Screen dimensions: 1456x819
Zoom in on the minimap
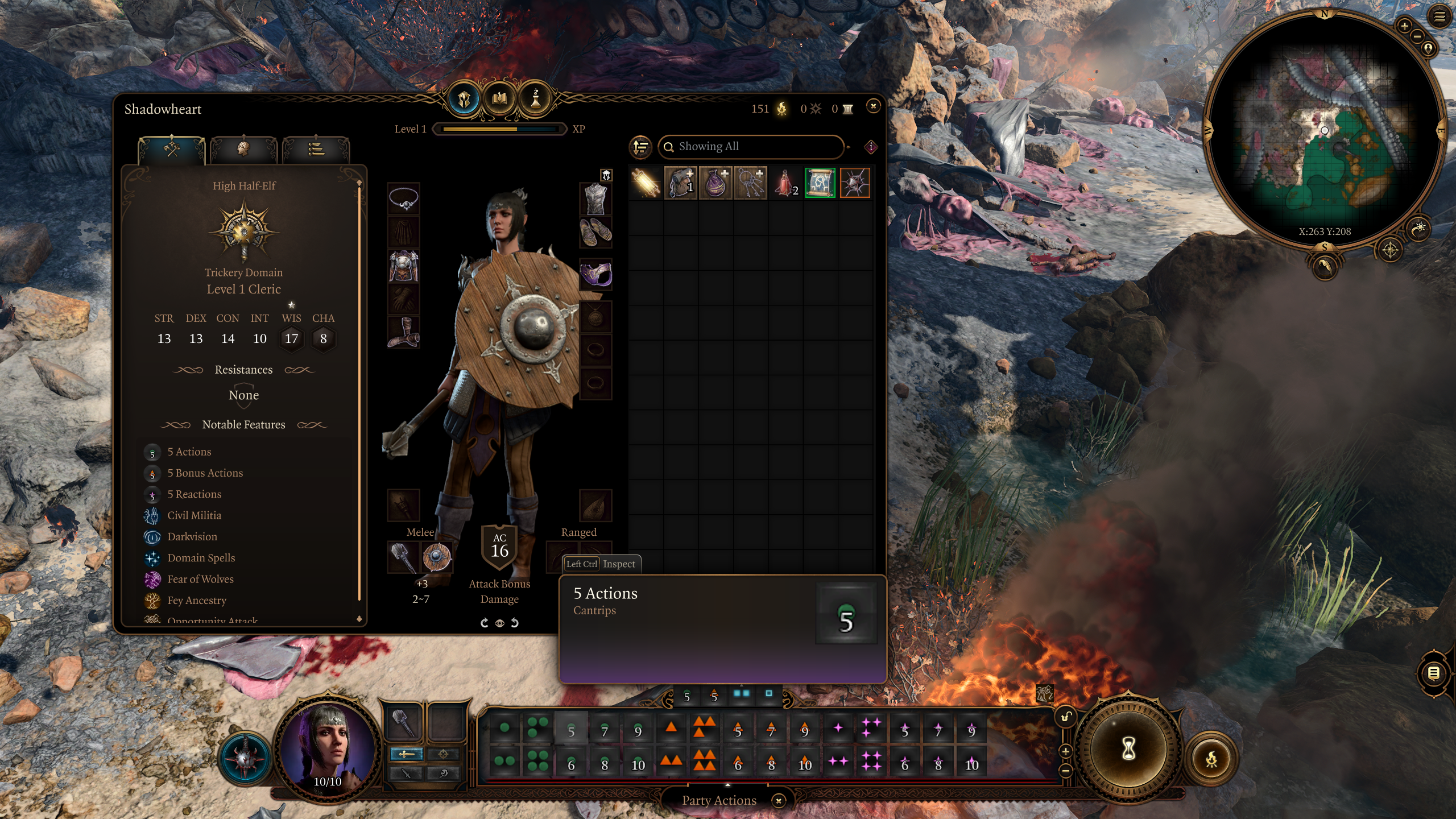click(1404, 26)
